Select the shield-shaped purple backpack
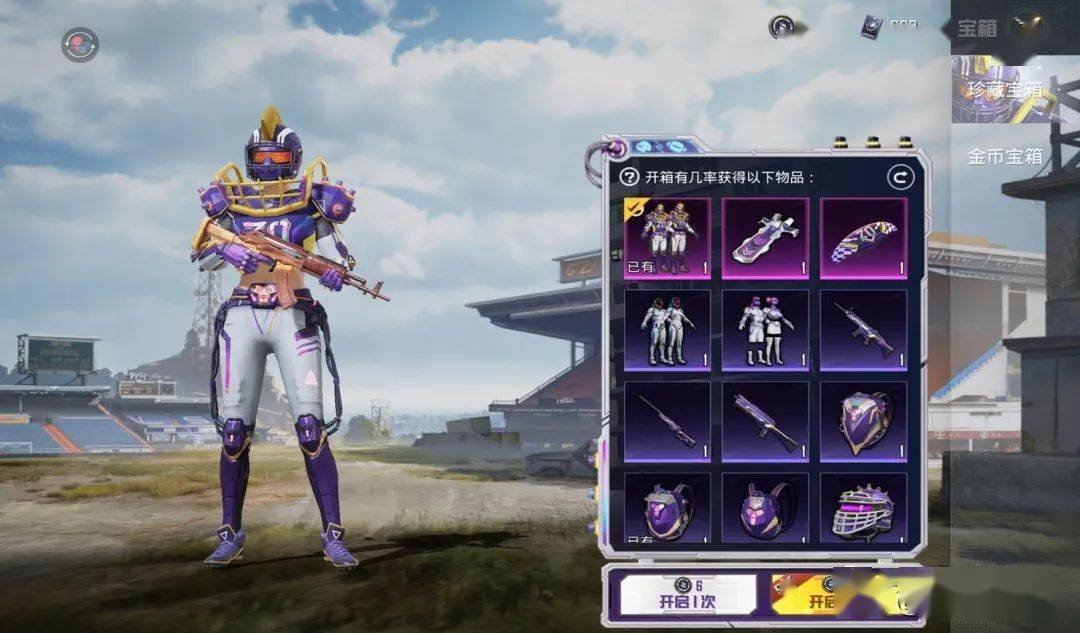Image resolution: width=1080 pixels, height=633 pixels. [x=863, y=422]
